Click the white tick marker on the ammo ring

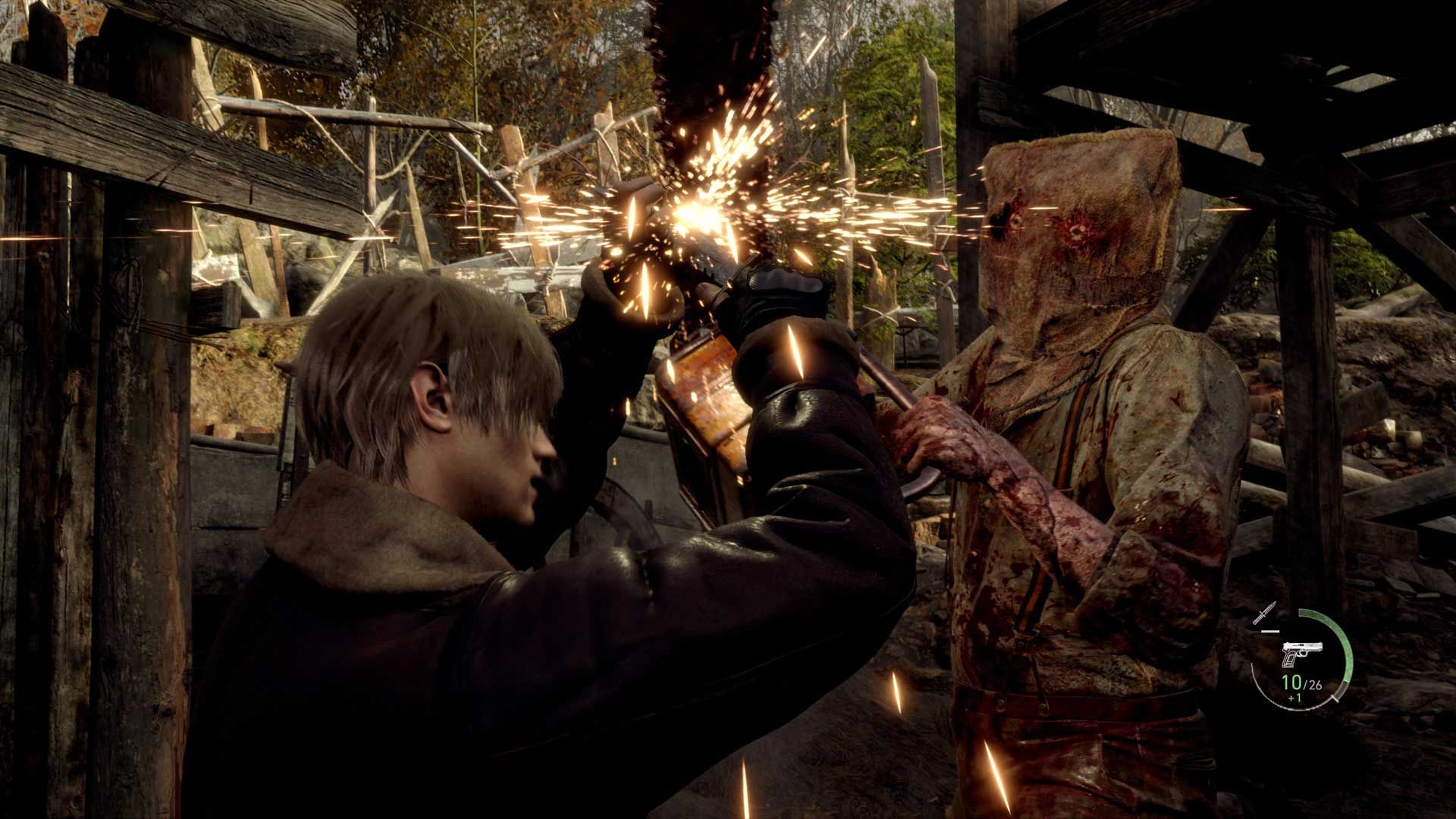1335,698
